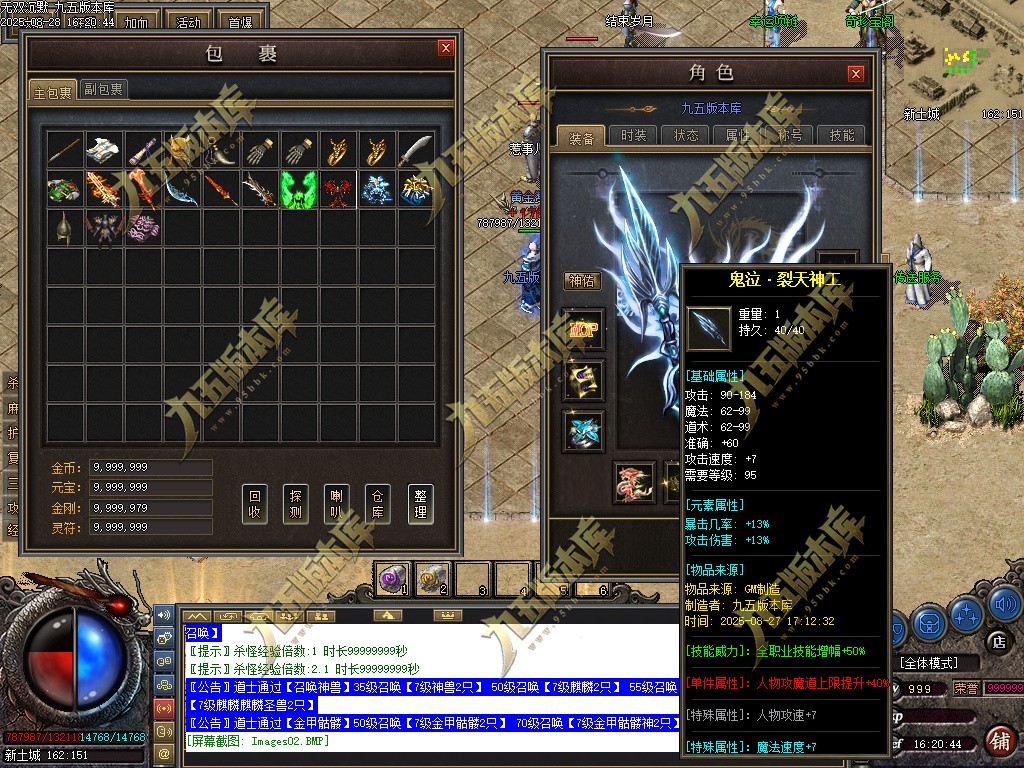Switch to the 副包裹 secondary bag tab
1024x768 pixels.
103,90
